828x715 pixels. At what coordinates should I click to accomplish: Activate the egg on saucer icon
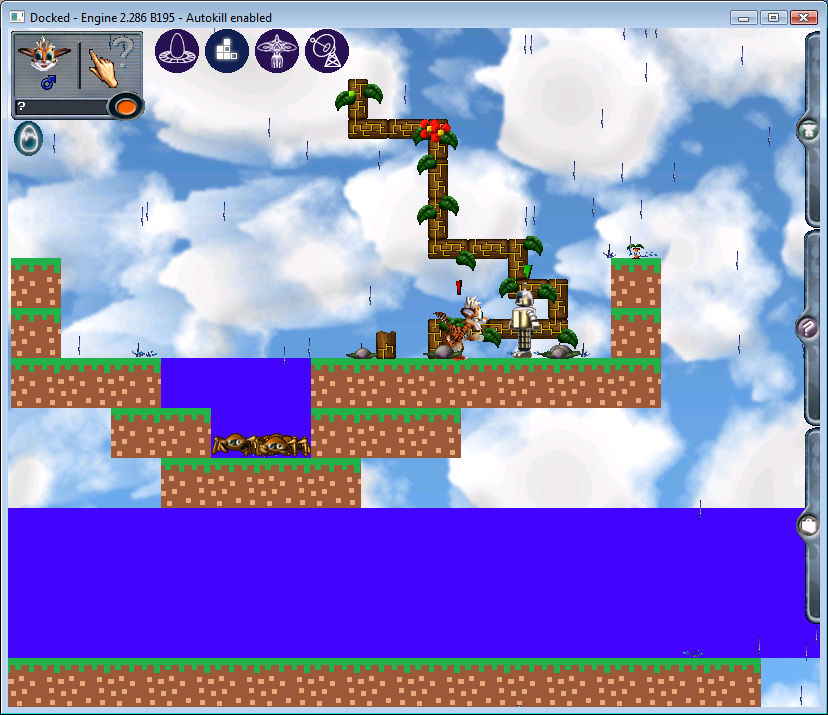(177, 51)
